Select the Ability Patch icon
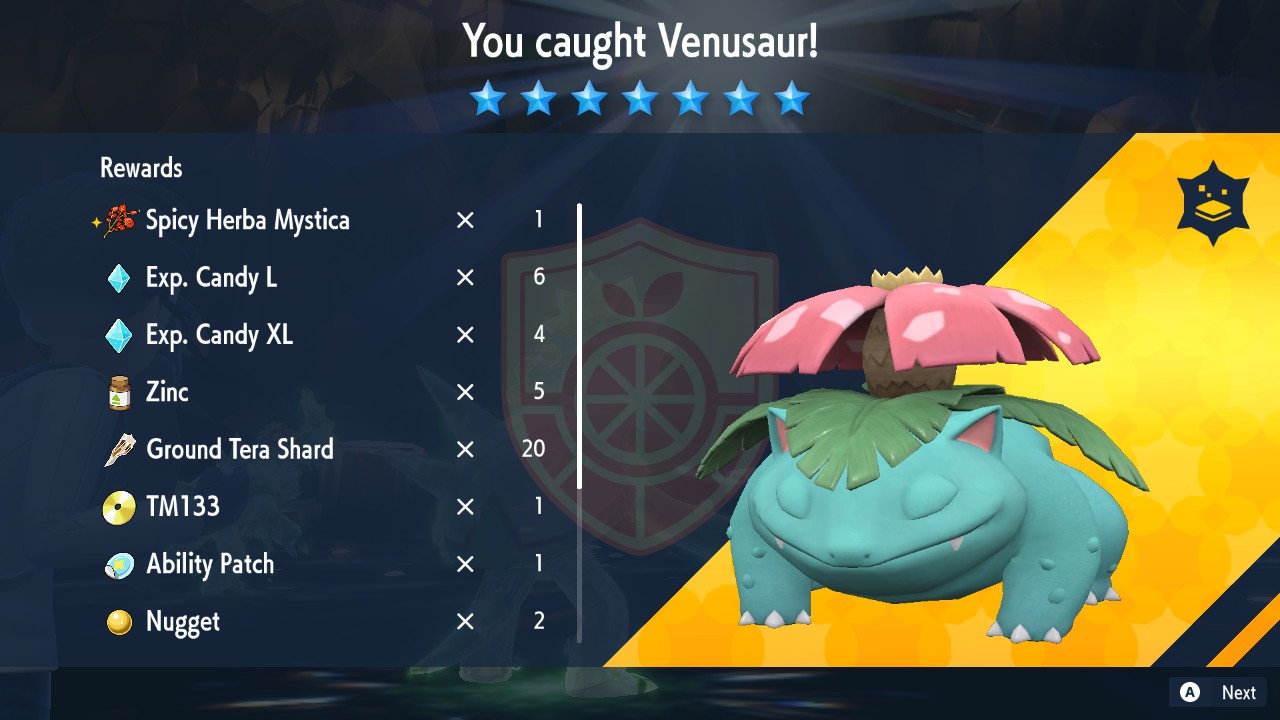The height and width of the screenshot is (720, 1280). pyautogui.click(x=118, y=564)
